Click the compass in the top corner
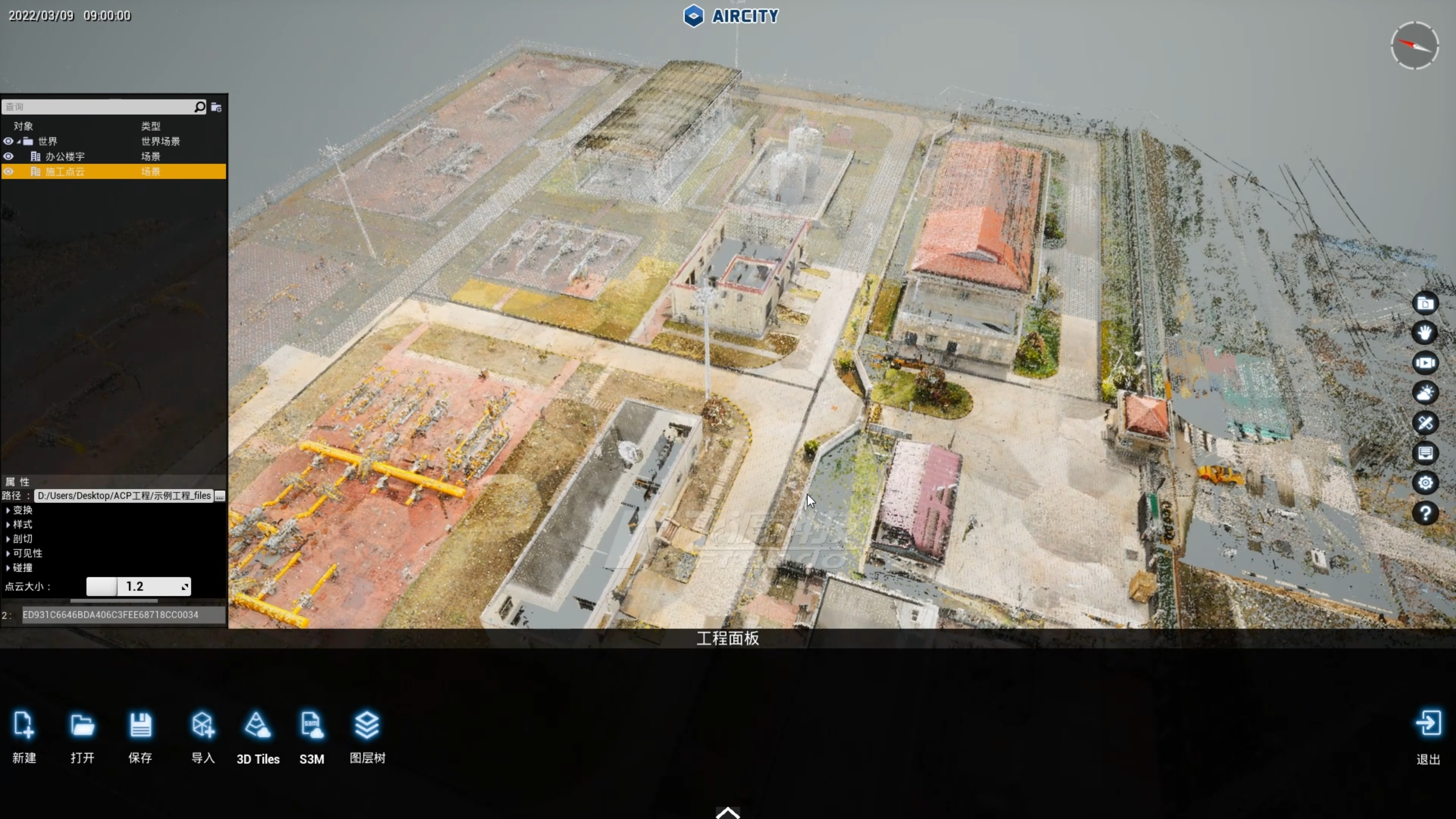This screenshot has height=819, width=1456. point(1414,45)
